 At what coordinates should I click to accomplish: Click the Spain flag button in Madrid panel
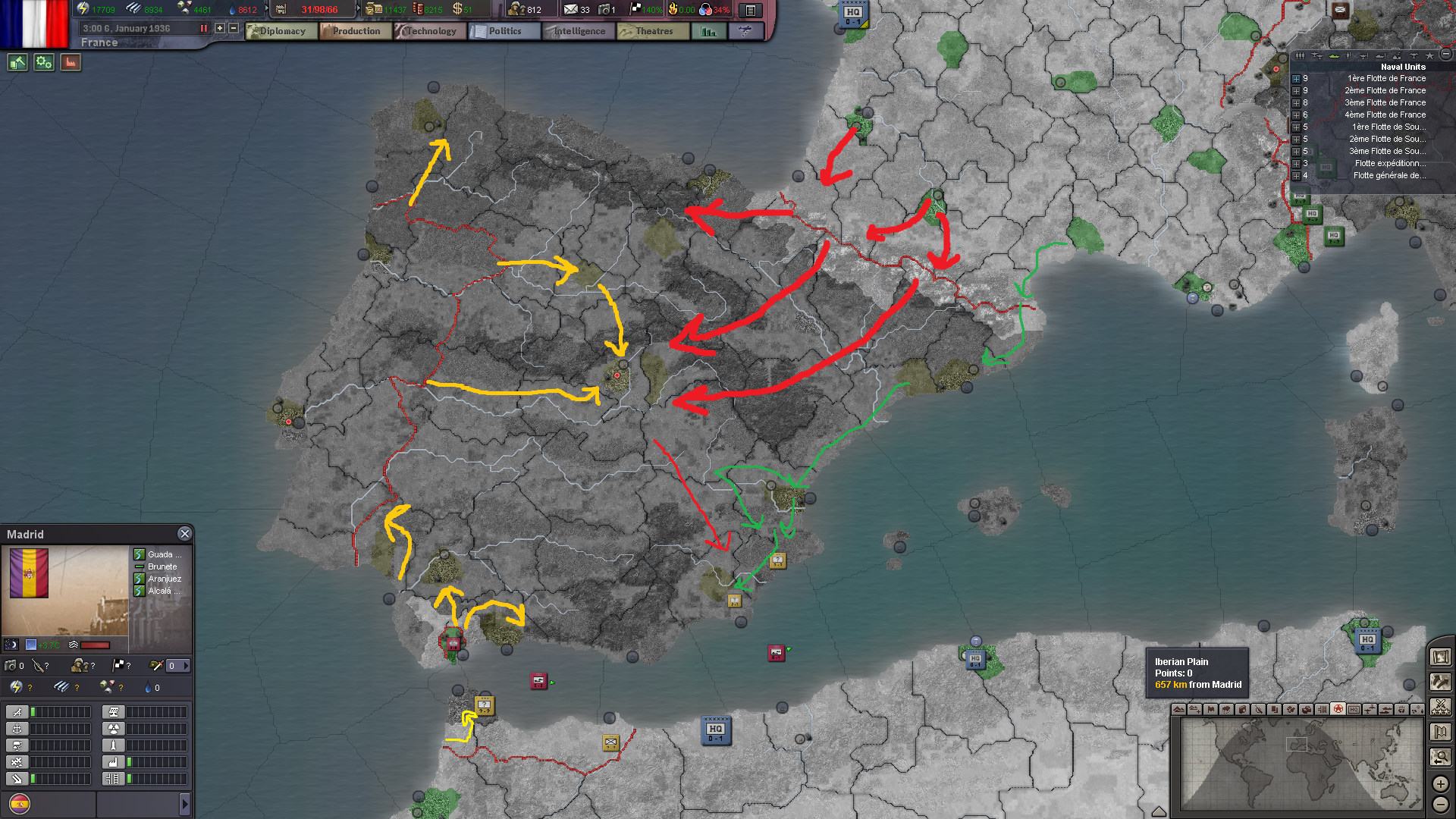[20, 804]
